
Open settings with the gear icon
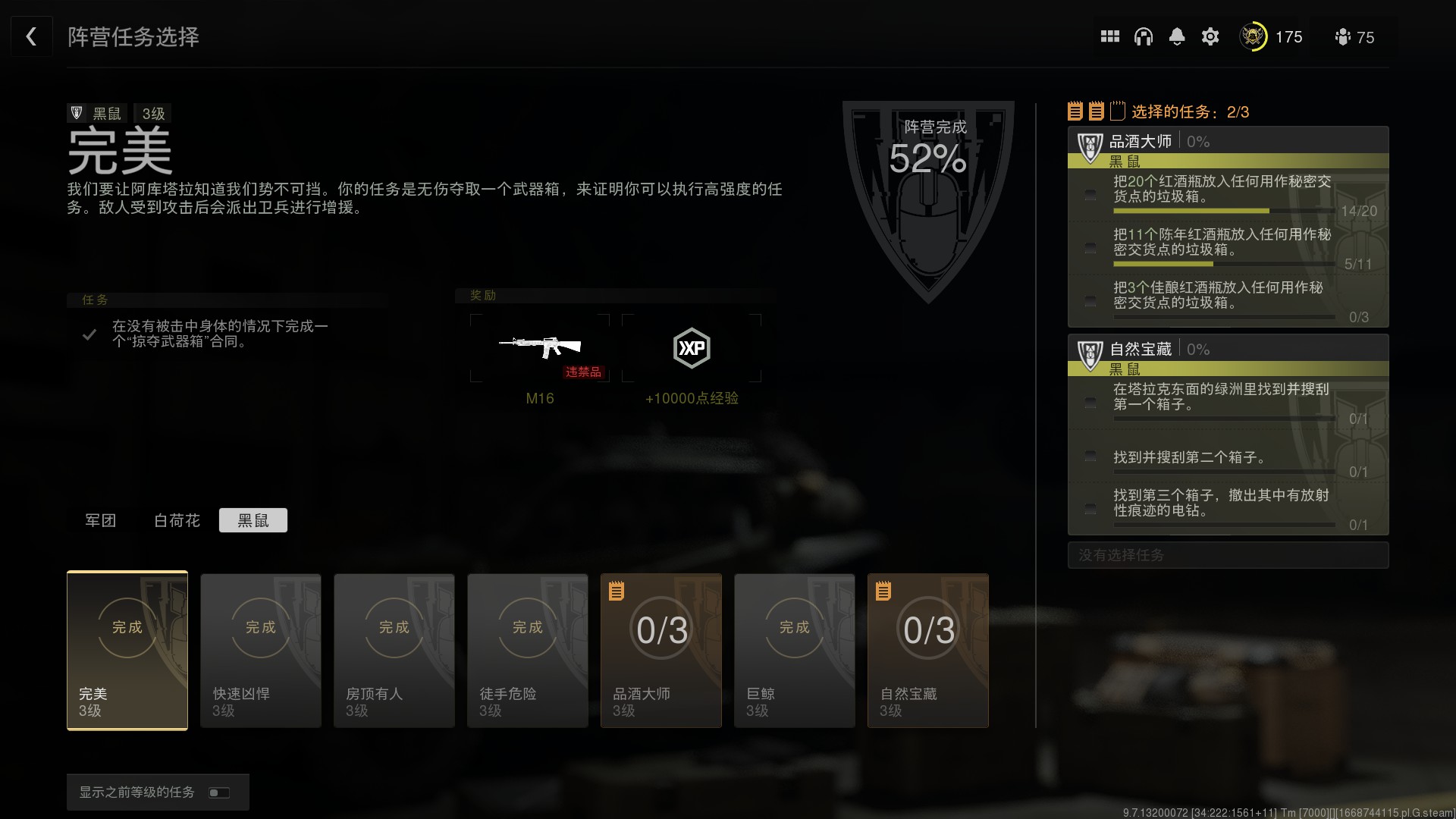(1210, 36)
